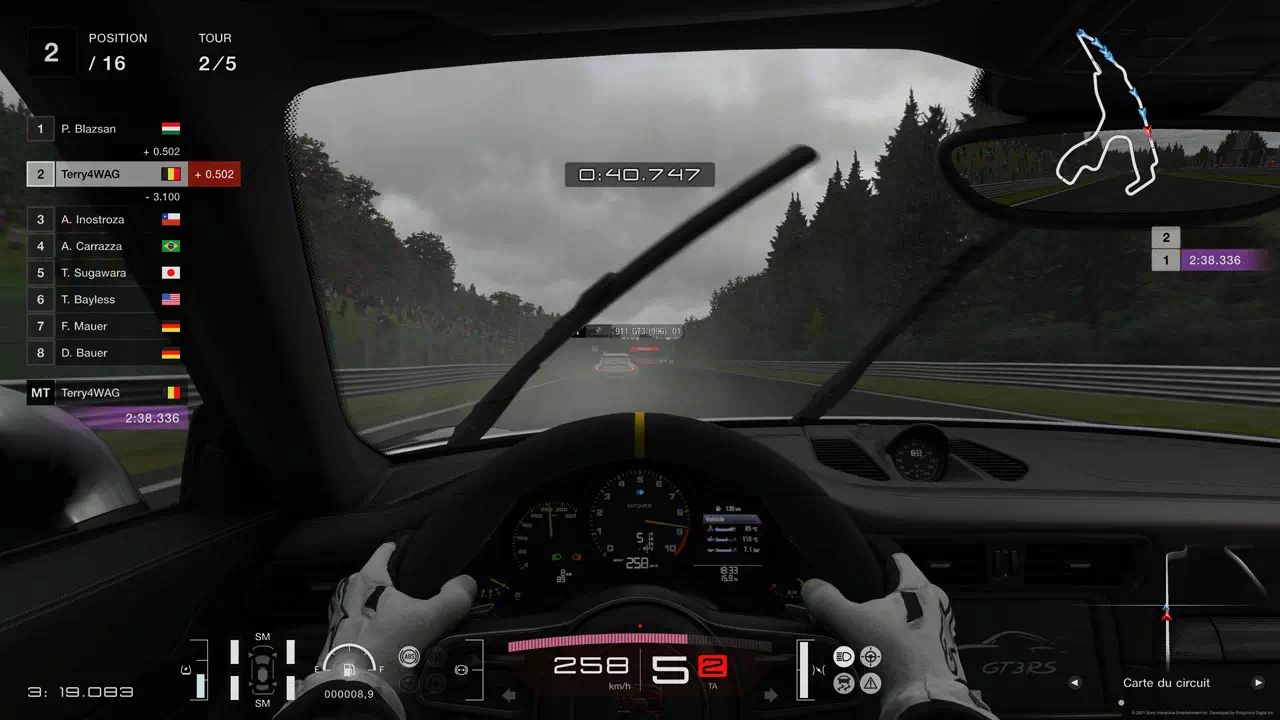Show previous display before Carte du circuit
Viewport: 1280px width, 720px height.
click(1075, 683)
